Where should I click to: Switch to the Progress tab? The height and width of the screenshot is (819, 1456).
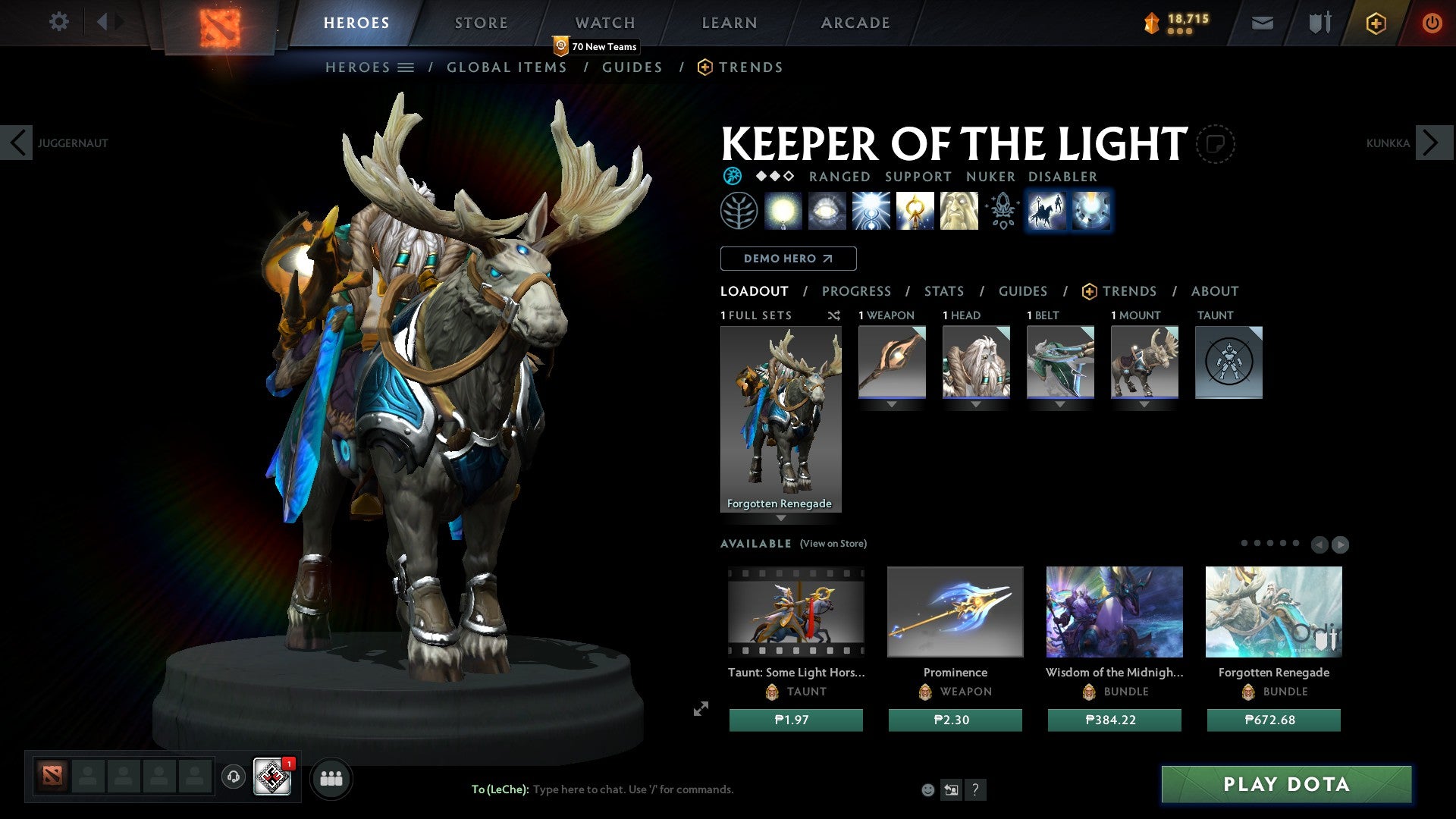pos(857,291)
